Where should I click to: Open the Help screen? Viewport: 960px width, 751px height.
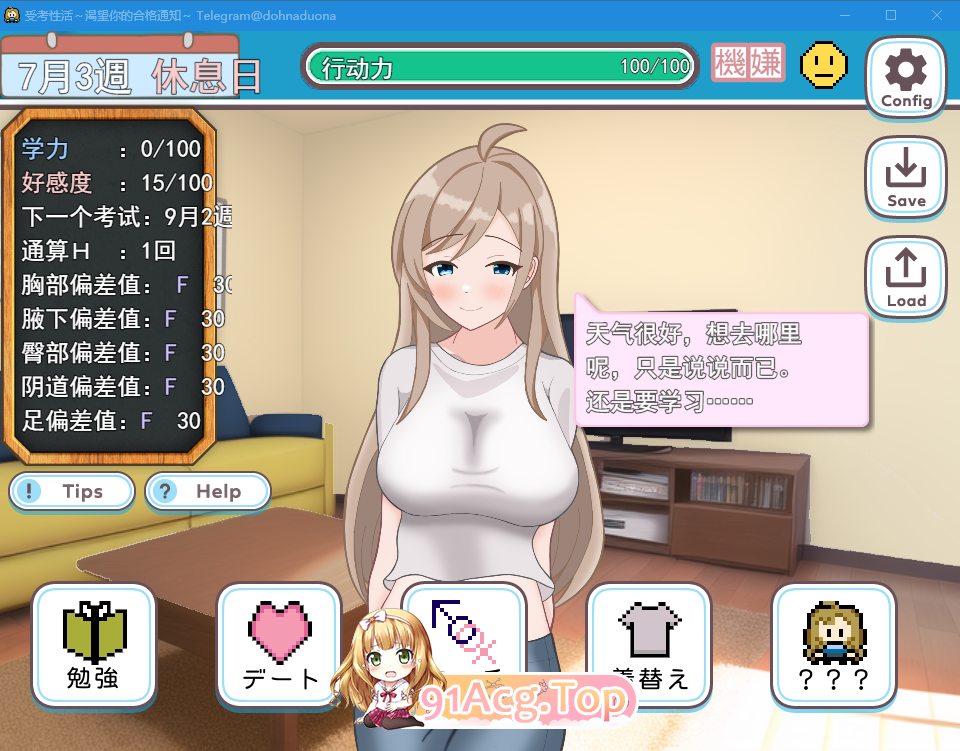[208, 491]
